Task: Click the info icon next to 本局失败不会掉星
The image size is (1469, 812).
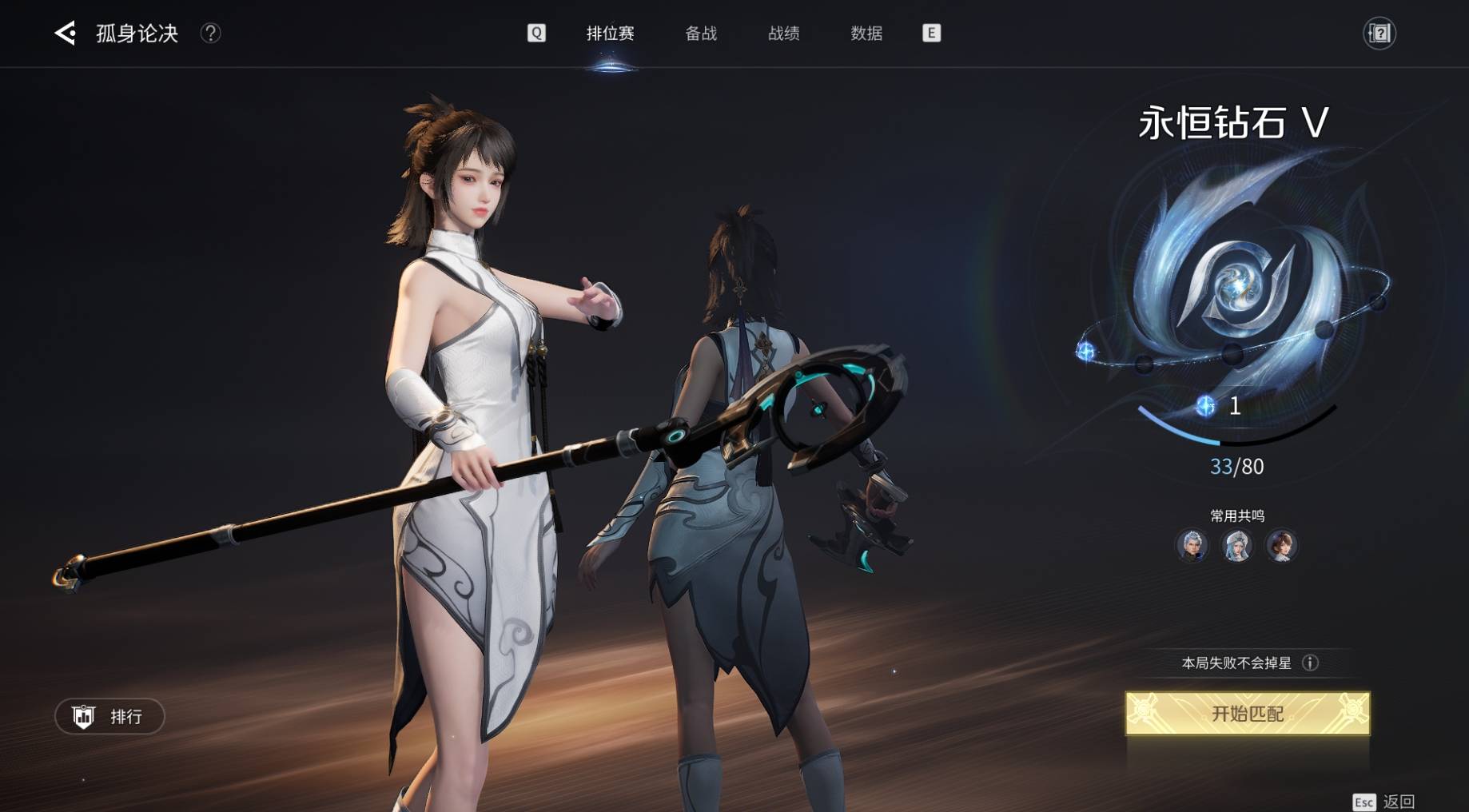Action: (x=1310, y=663)
